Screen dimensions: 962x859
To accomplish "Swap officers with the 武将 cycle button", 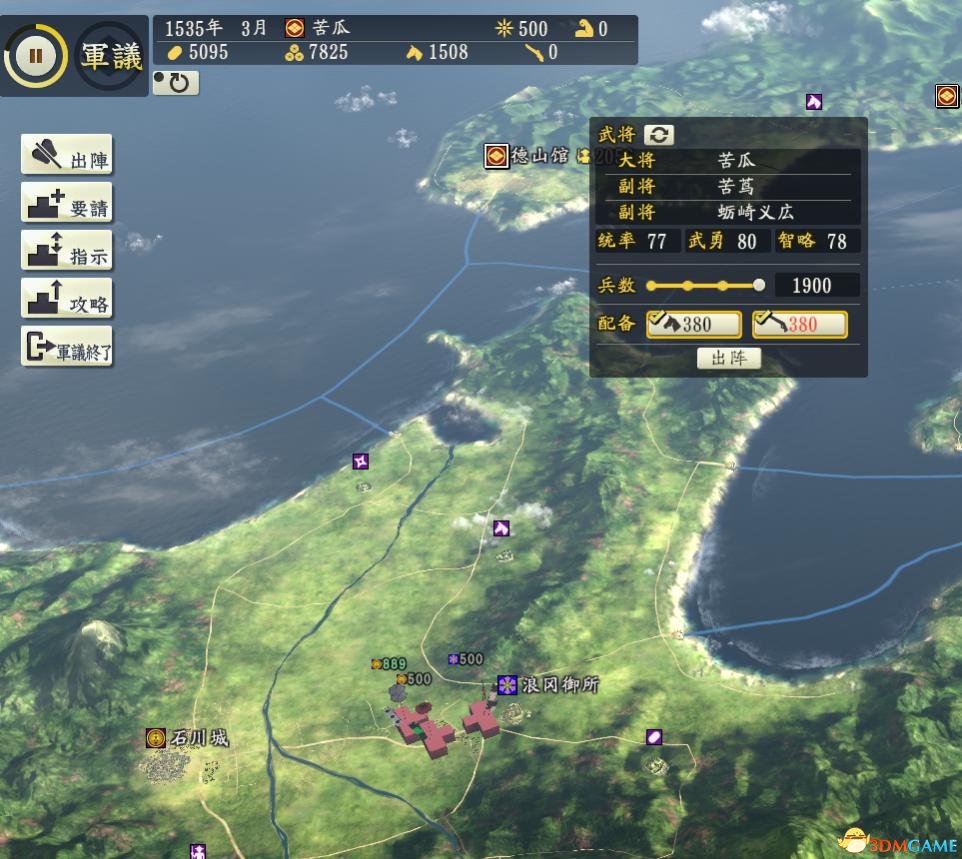I will click(x=658, y=135).
